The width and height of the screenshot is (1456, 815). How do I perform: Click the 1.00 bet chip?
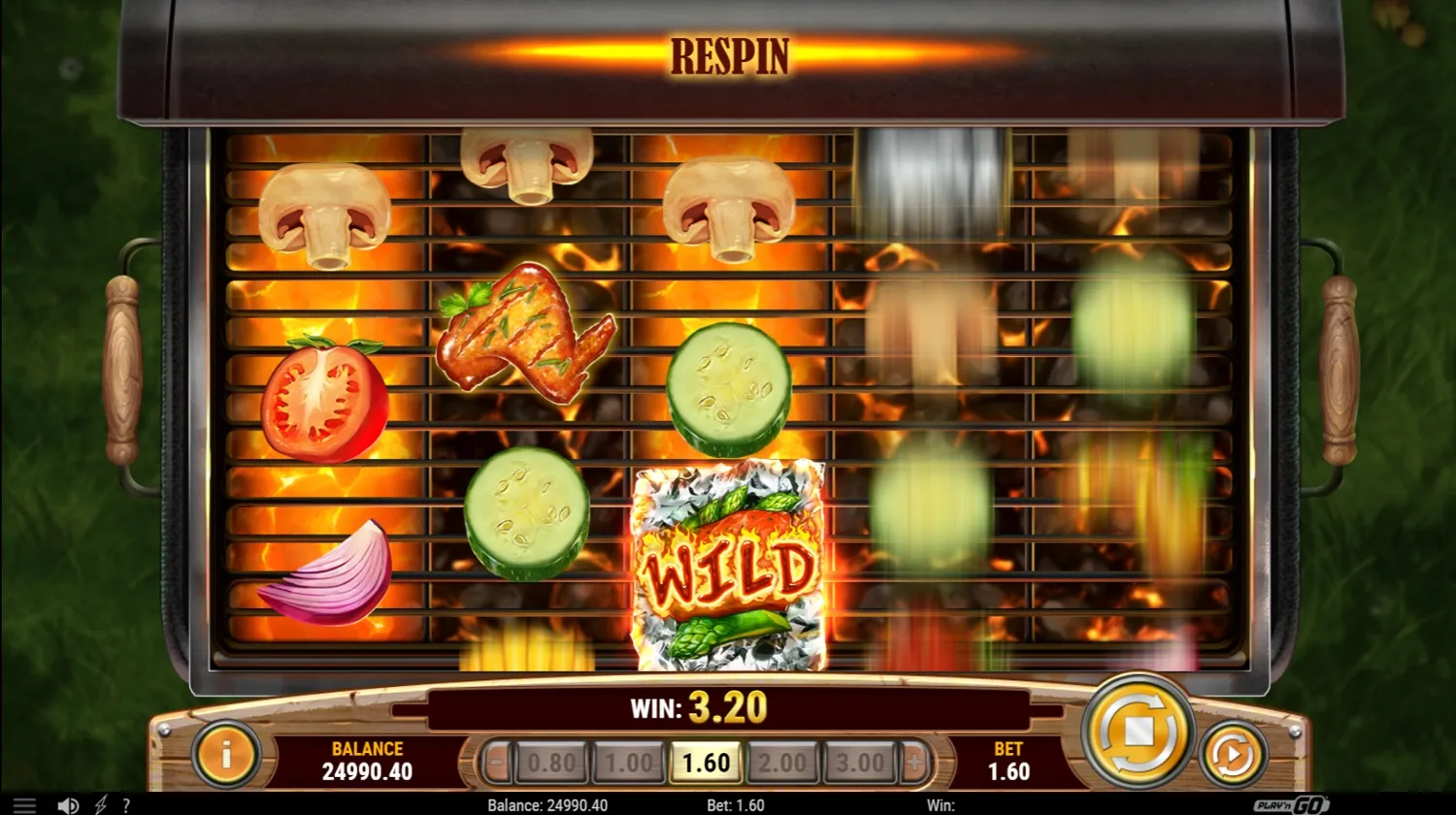pyautogui.click(x=629, y=762)
